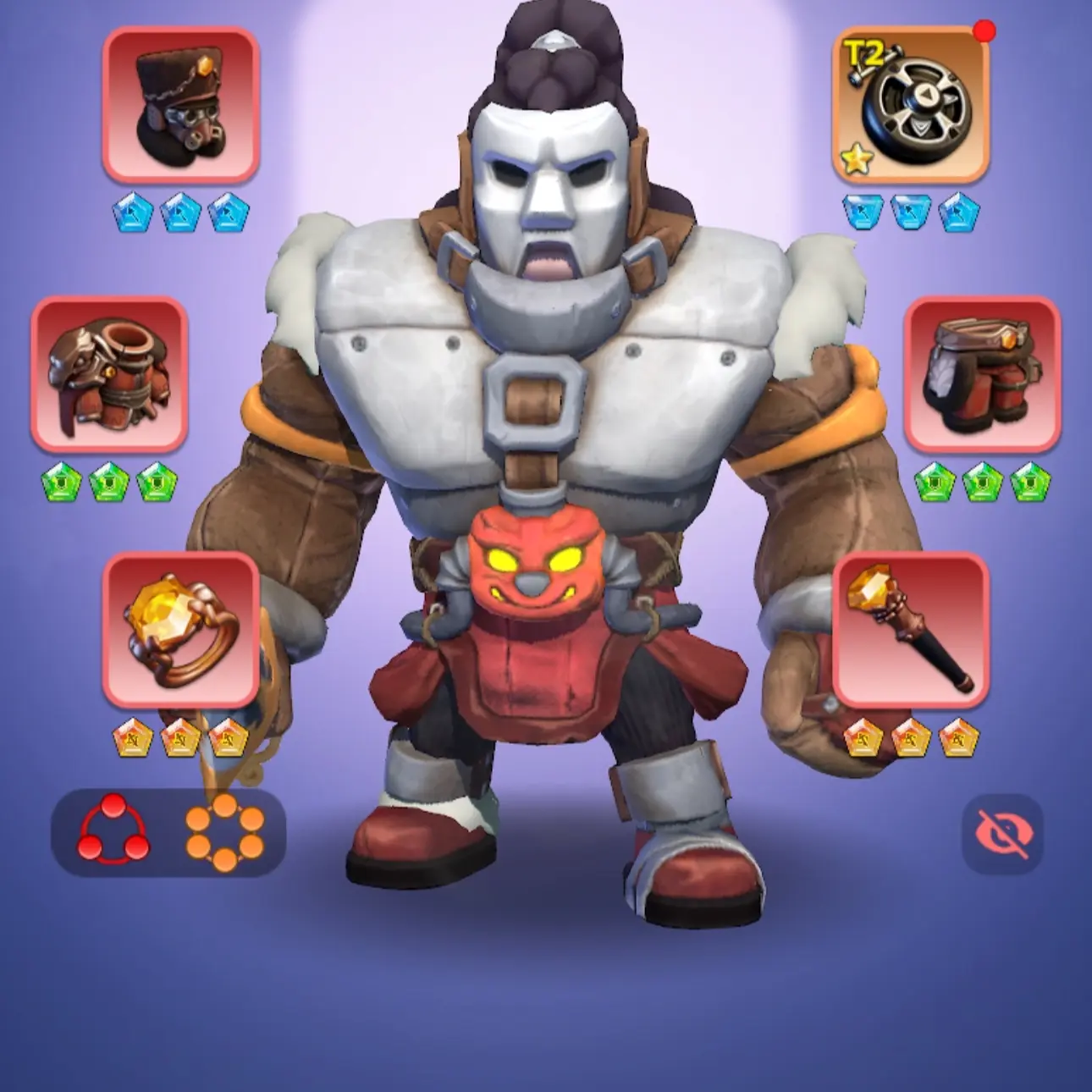The width and height of the screenshot is (1092, 1092).
Task: Click the star badge on the T2 item
Action: 857,159
